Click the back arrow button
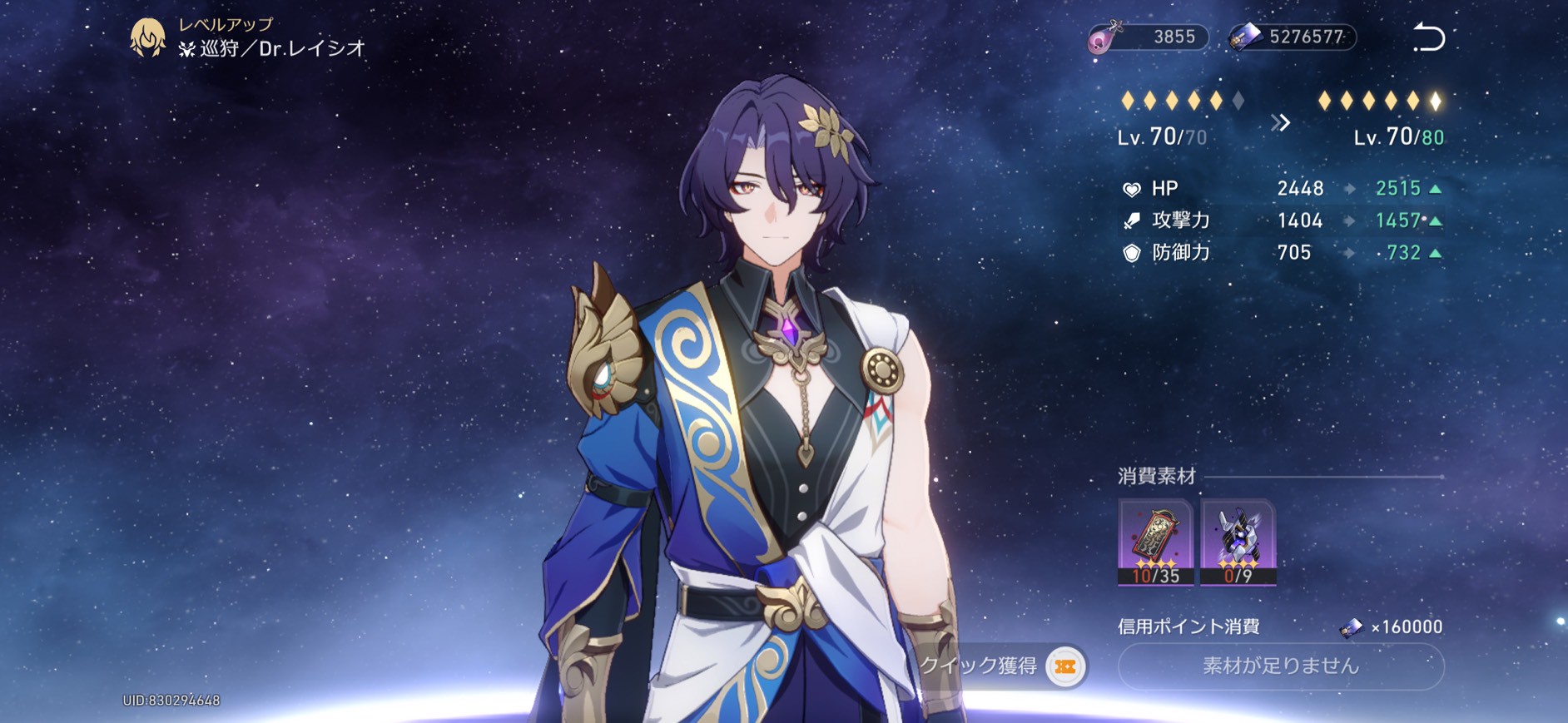This screenshot has height=723, width=1568. [1428, 38]
